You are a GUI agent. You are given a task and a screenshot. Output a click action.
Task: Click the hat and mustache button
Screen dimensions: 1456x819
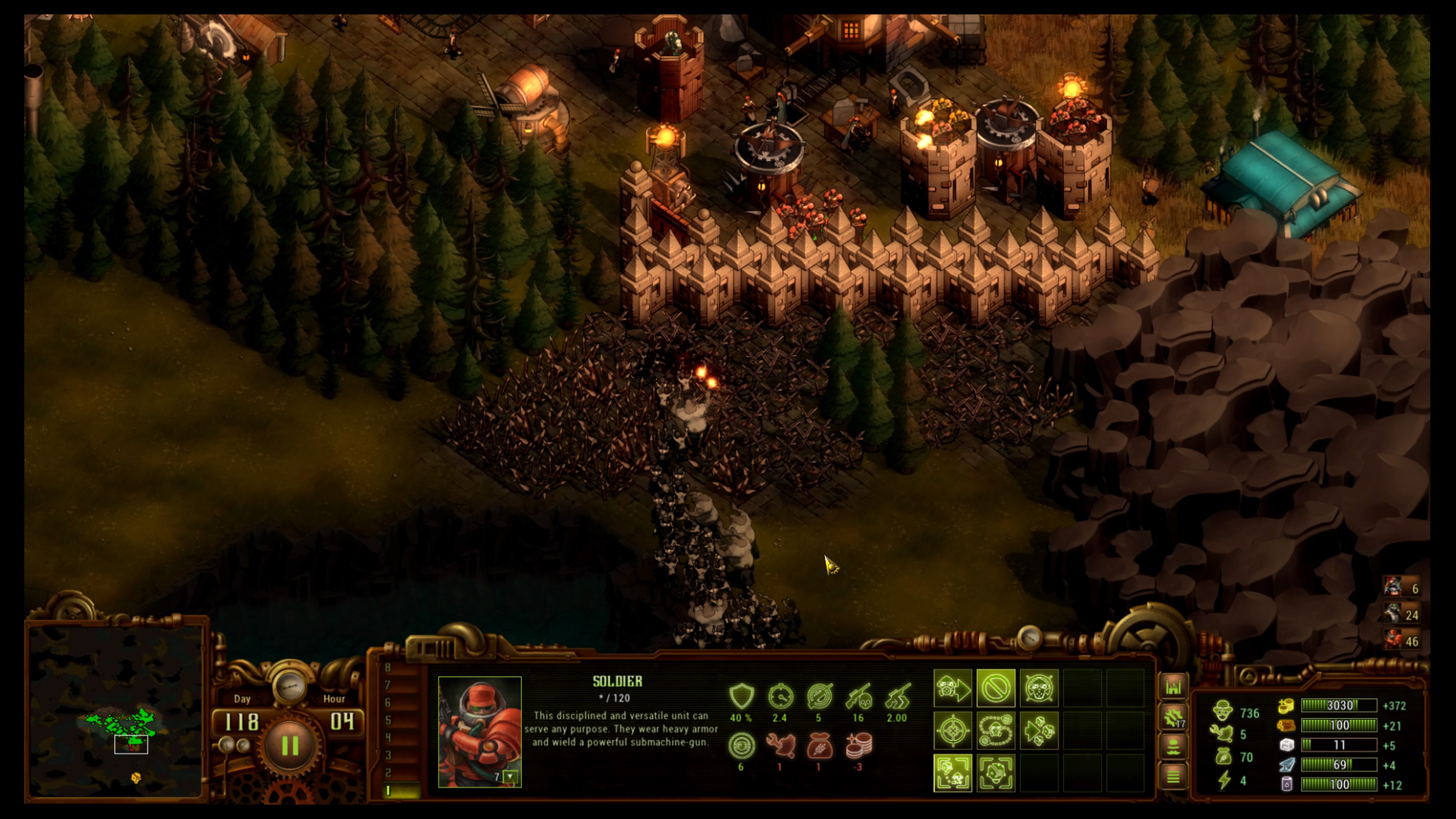(x=1174, y=747)
